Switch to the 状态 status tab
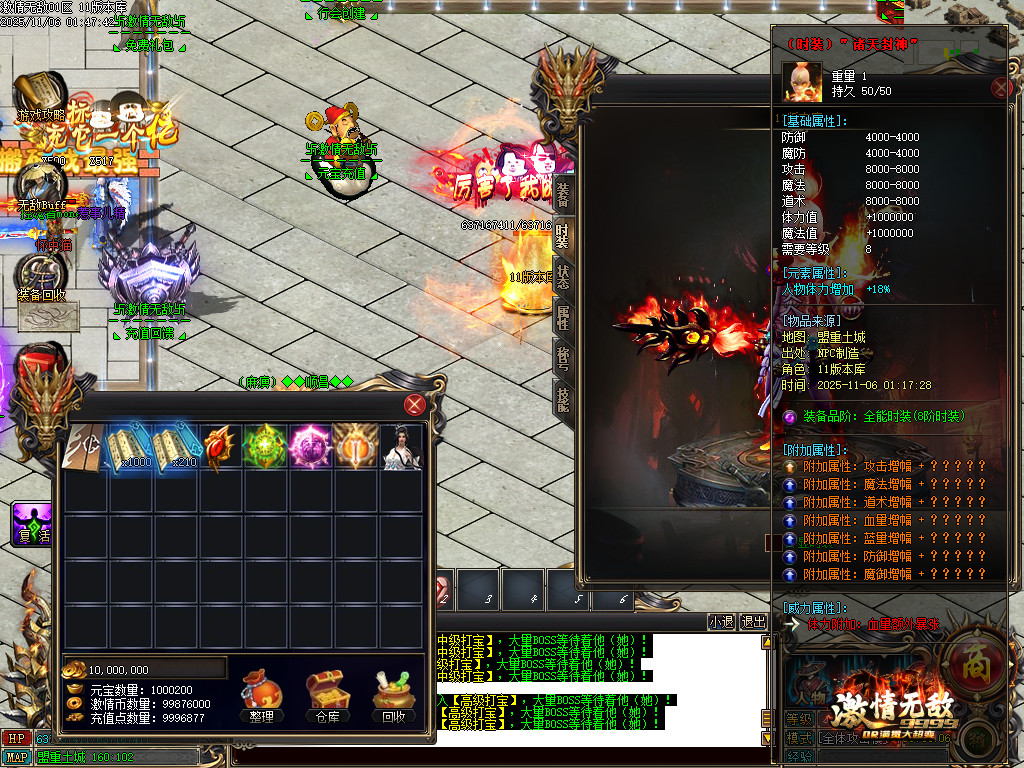The image size is (1024, 768). click(x=563, y=276)
